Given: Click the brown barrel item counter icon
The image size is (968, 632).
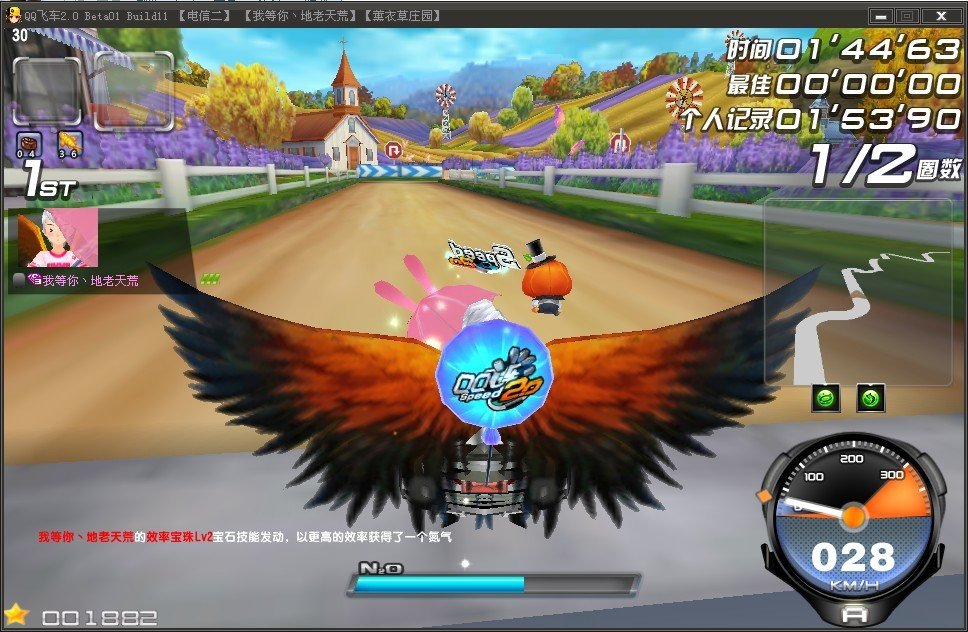Looking at the screenshot, I should 29,142.
